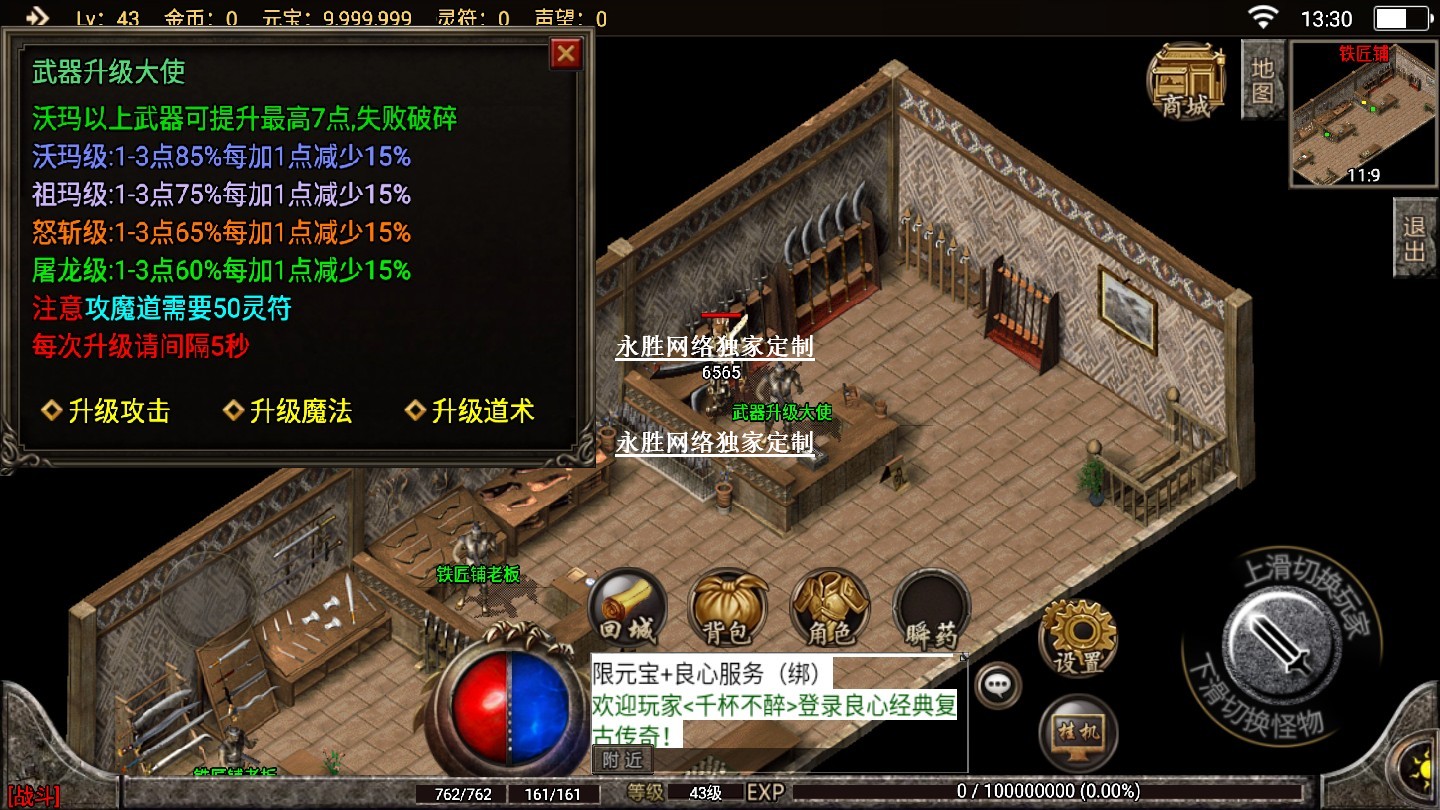Click the 铁匠铺 minimap
Image resolution: width=1440 pixels, height=810 pixels.
tap(1364, 114)
